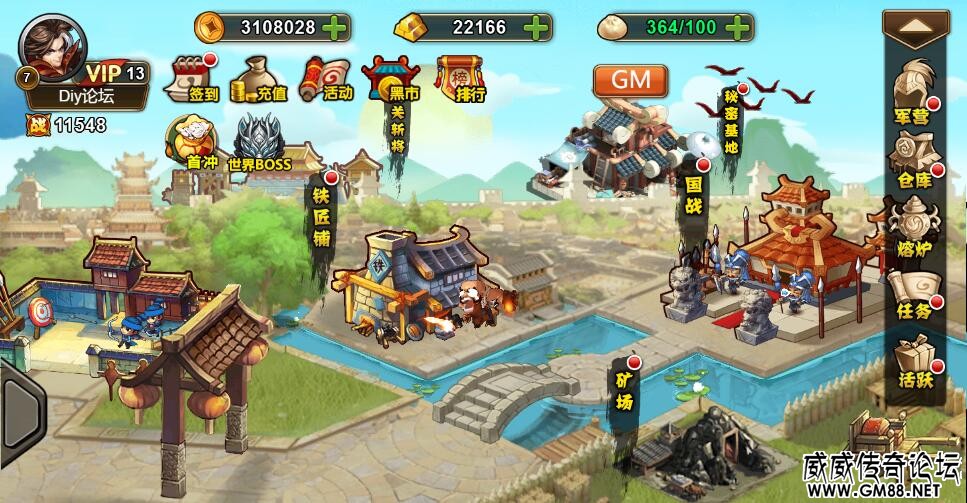Screen dimensions: 967x503
Task: View the 排行 ranking board
Action: coord(459,79)
